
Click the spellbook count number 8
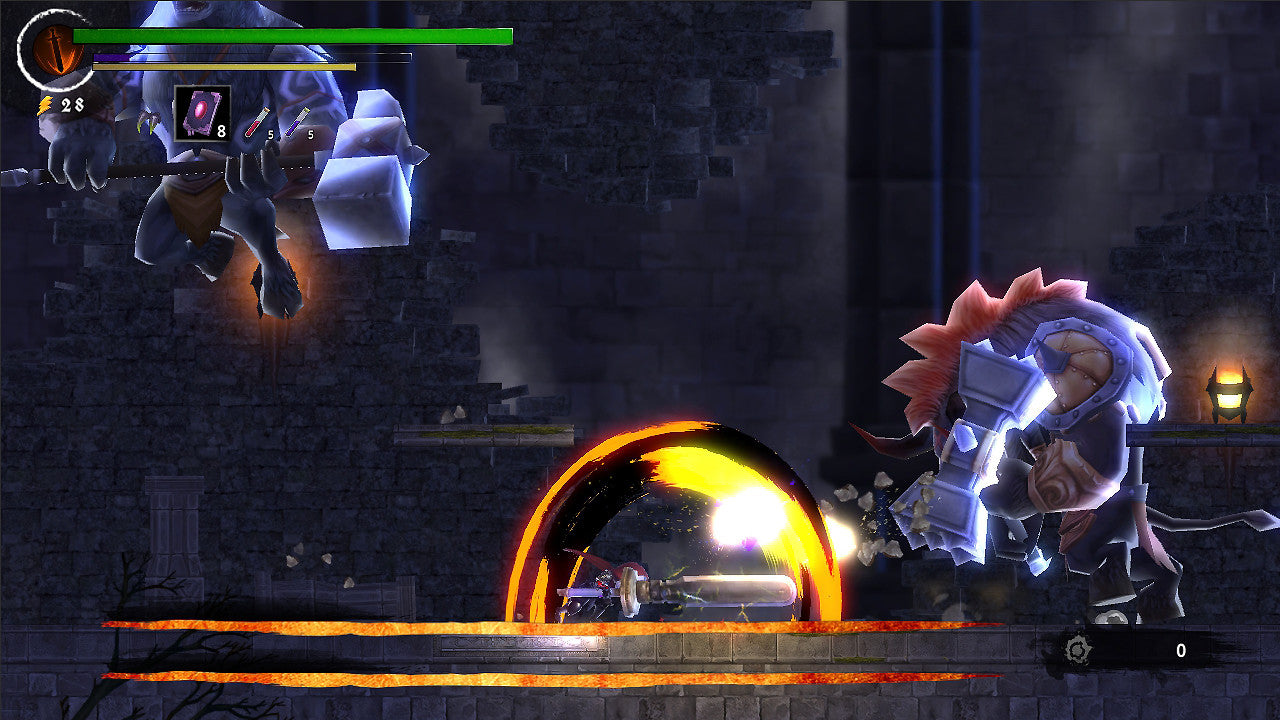(x=222, y=131)
